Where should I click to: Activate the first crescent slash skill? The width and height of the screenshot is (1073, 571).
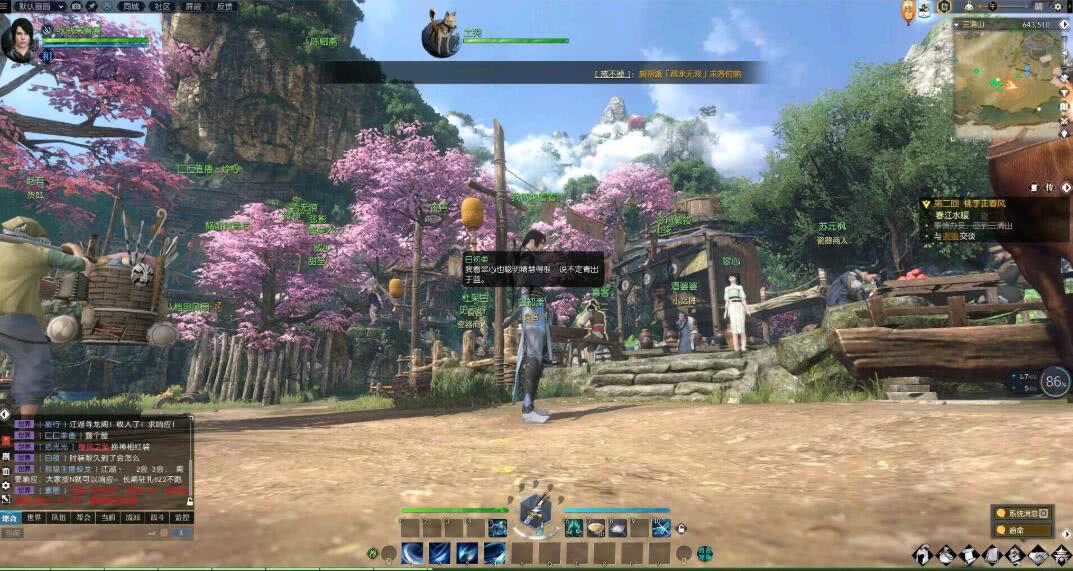(x=412, y=553)
